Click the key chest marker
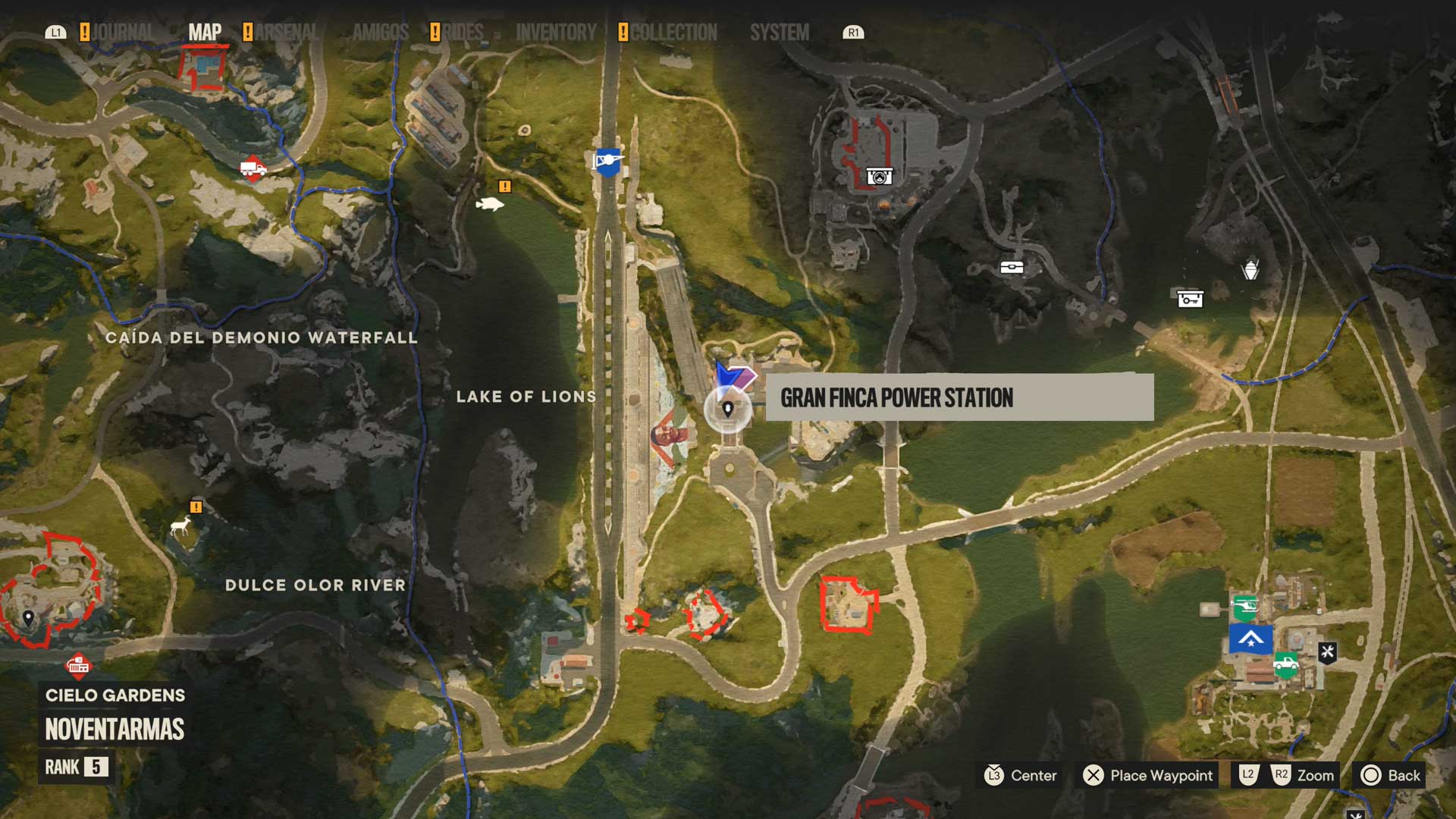 [1190, 299]
